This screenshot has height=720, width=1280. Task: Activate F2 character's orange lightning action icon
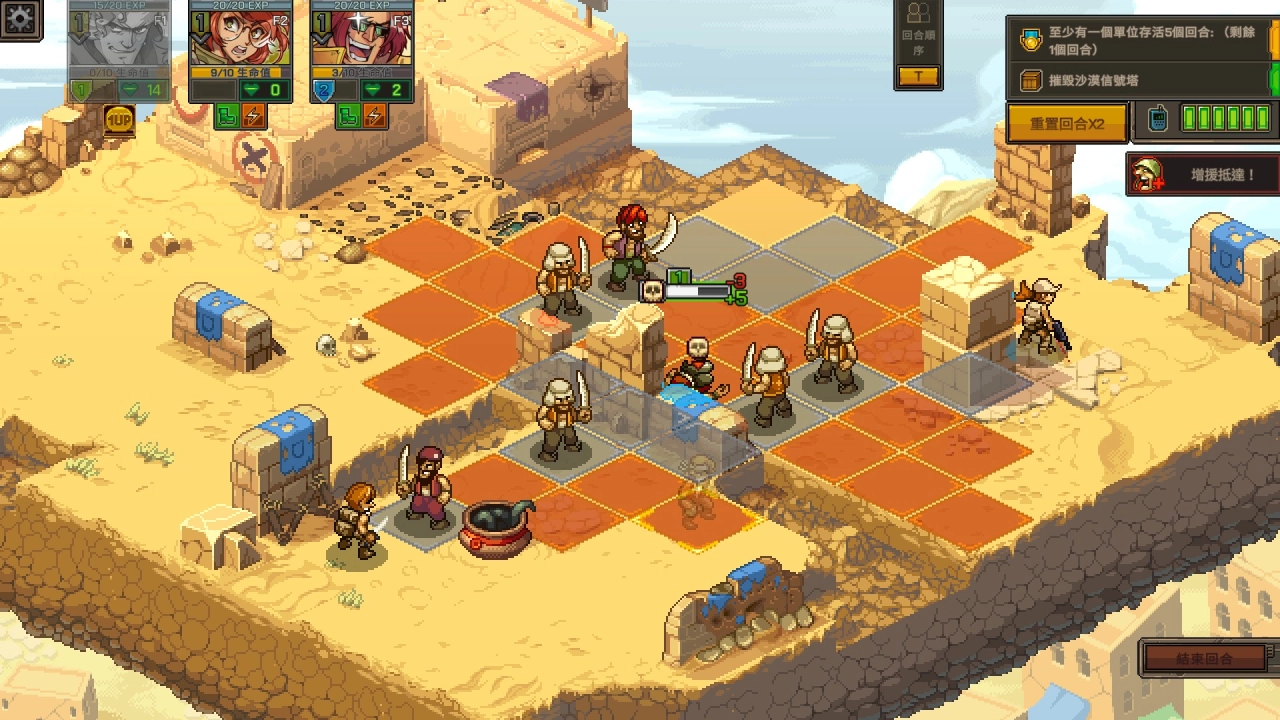254,116
